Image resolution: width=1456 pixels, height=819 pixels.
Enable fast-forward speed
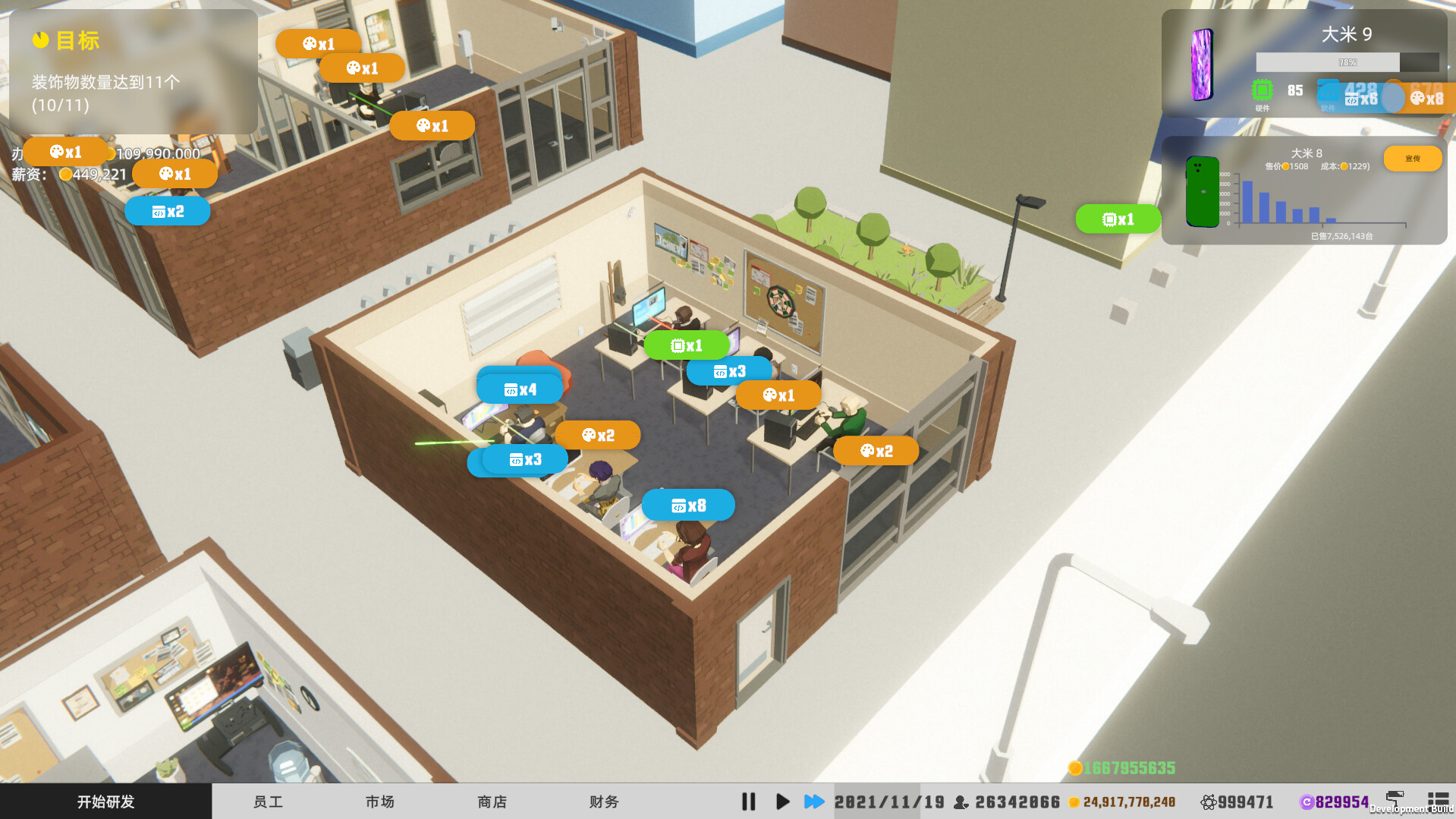point(813,801)
